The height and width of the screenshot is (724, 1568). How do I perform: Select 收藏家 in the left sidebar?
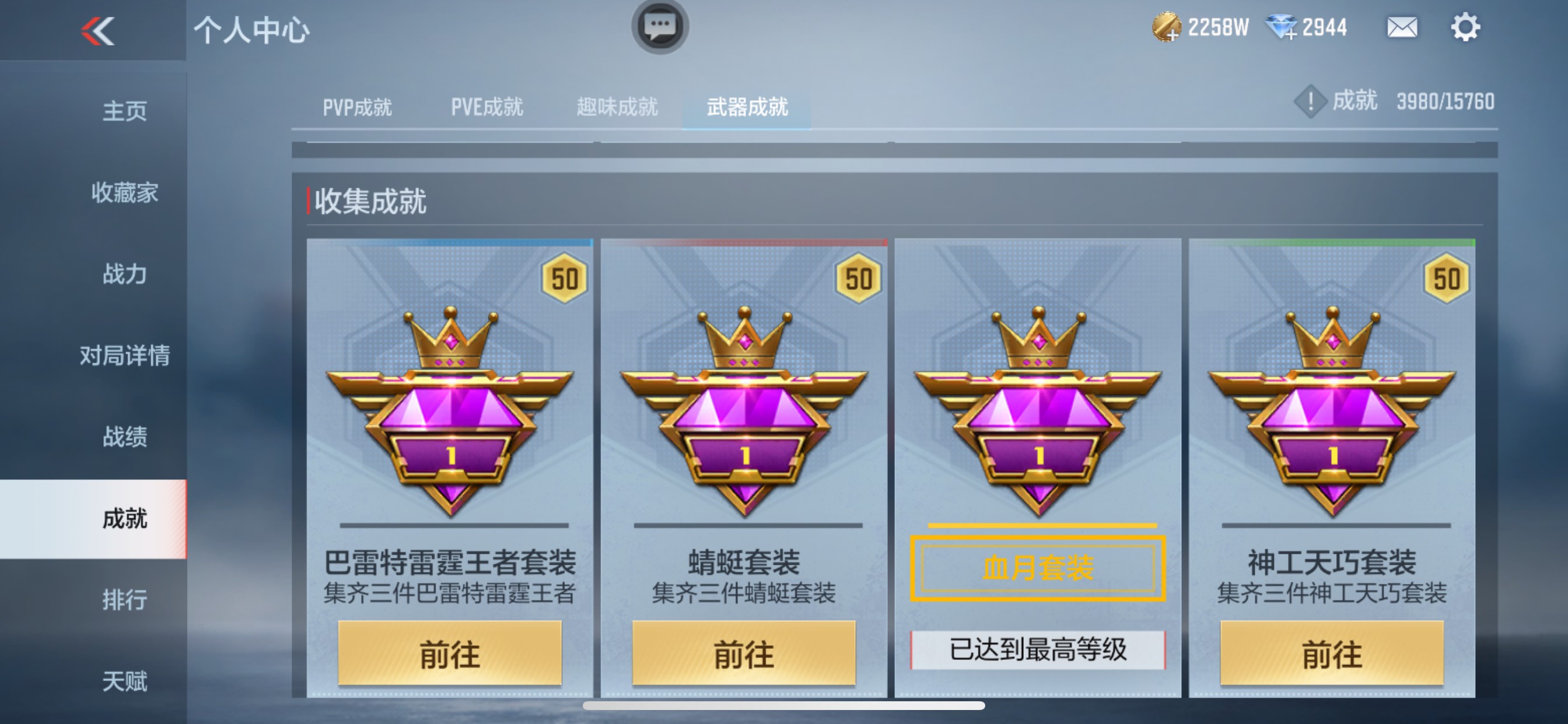click(x=125, y=194)
